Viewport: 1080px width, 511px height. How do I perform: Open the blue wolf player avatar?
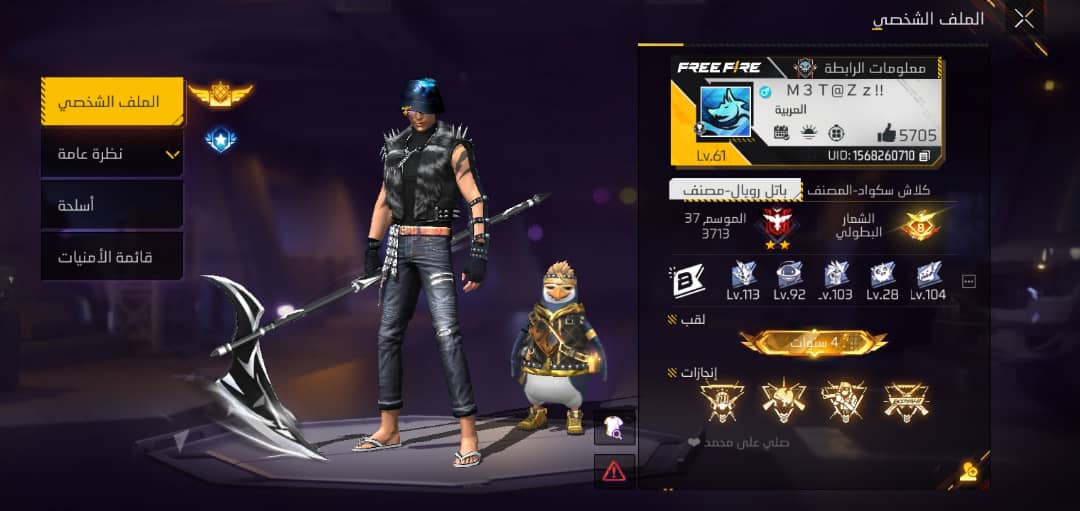coord(725,112)
